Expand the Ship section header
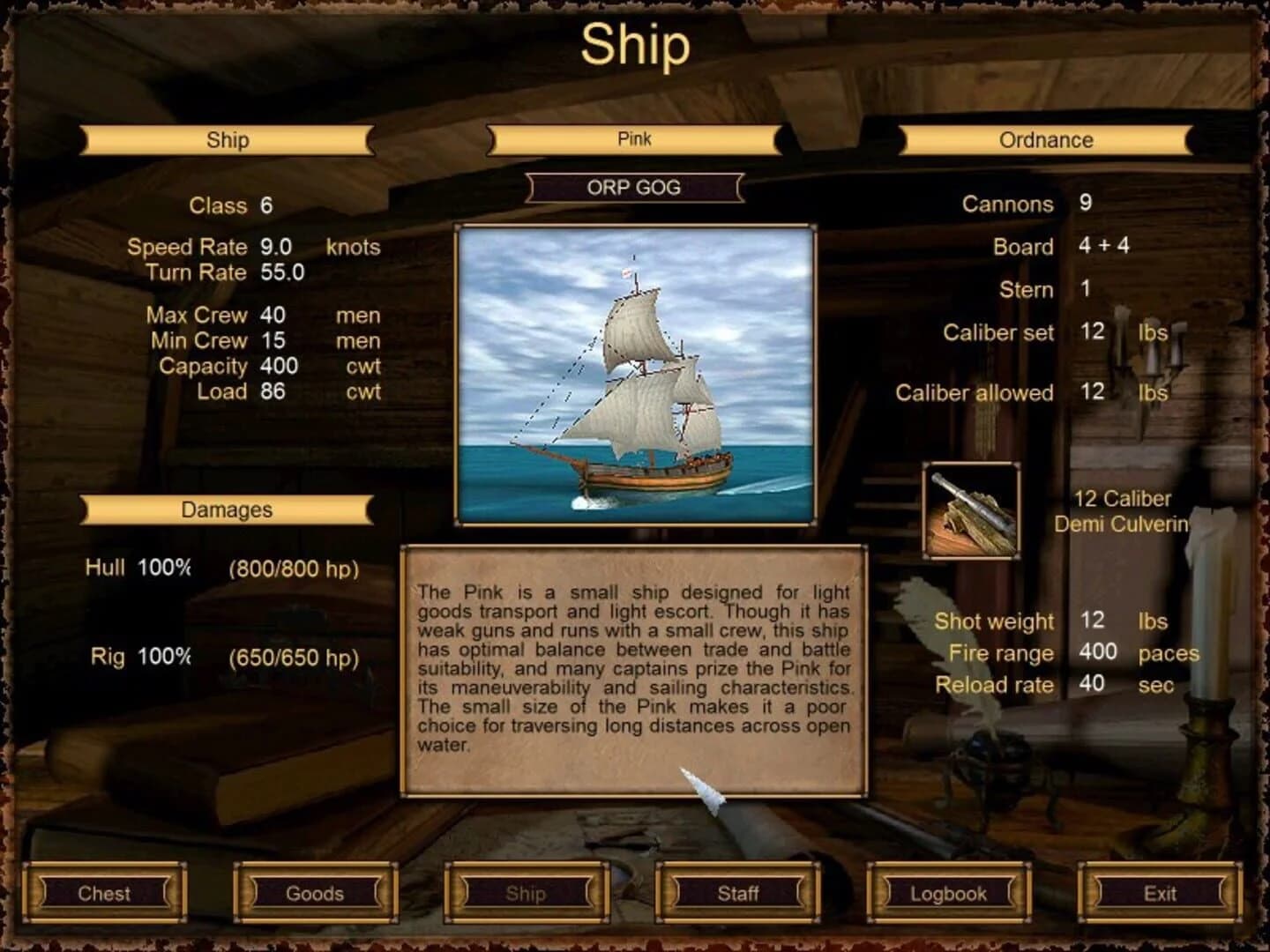The image size is (1270, 952). pyautogui.click(x=227, y=139)
